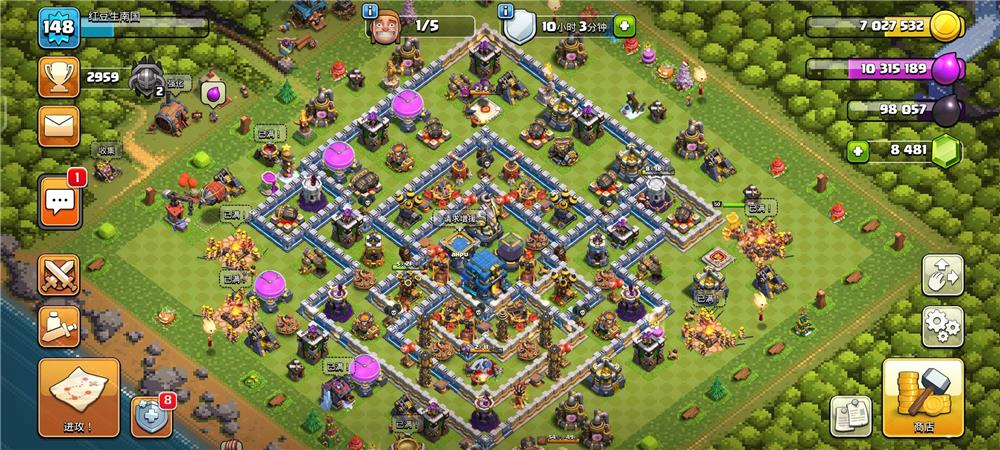Image resolution: width=1000 pixels, height=450 pixels.
Task: Tap the shield-with-plus icon showing badge 8
Action: (x=150, y=416)
